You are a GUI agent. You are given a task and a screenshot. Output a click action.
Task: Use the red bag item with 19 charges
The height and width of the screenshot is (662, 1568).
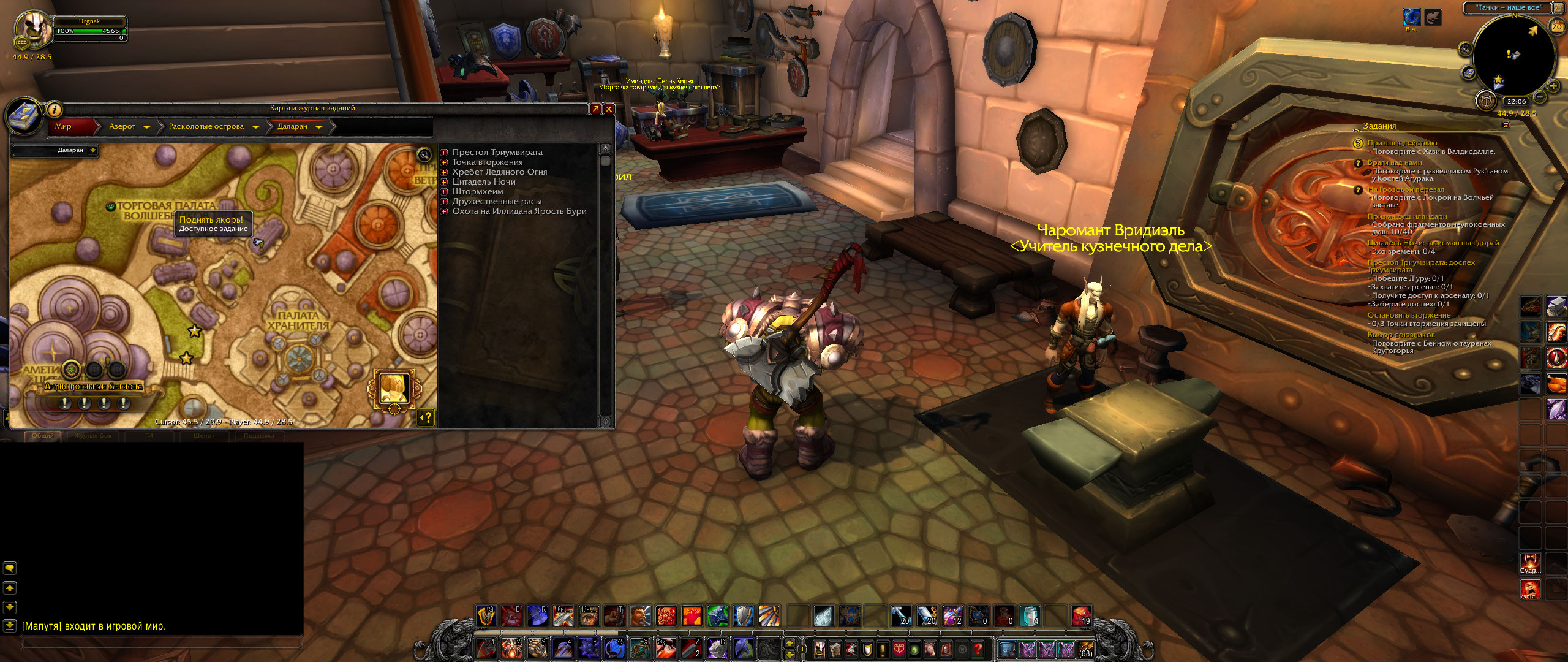pyautogui.click(x=1080, y=615)
